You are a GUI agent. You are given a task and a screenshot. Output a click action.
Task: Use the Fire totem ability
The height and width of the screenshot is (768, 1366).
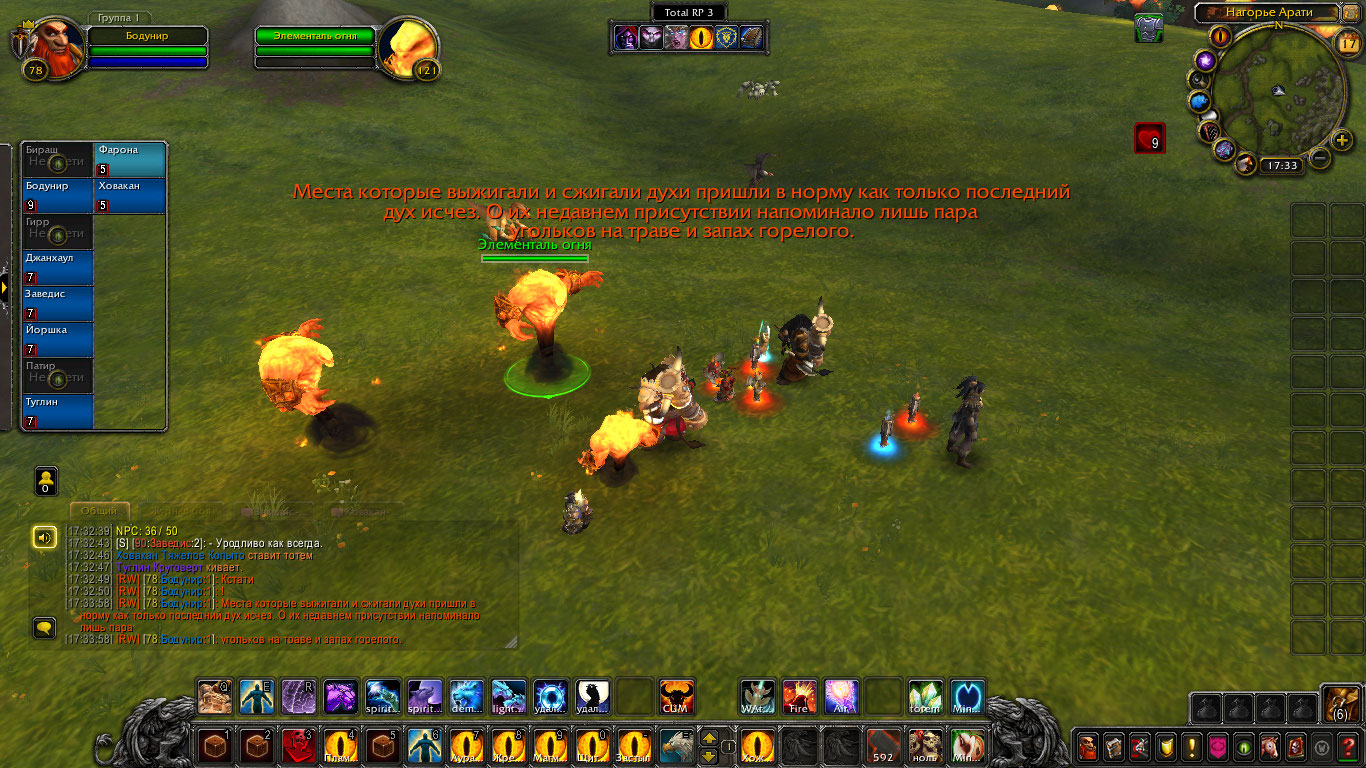(799, 696)
